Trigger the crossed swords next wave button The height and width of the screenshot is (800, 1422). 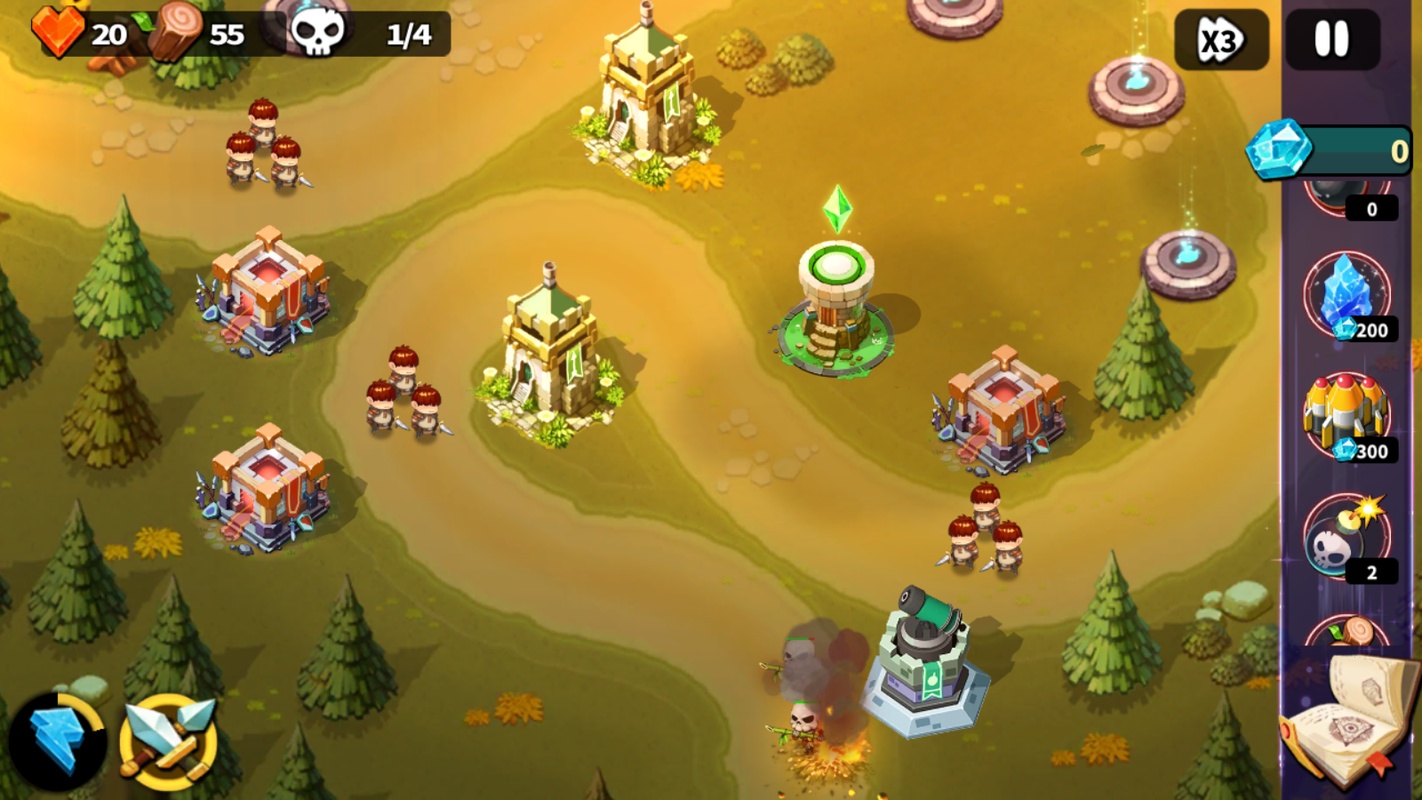(168, 742)
